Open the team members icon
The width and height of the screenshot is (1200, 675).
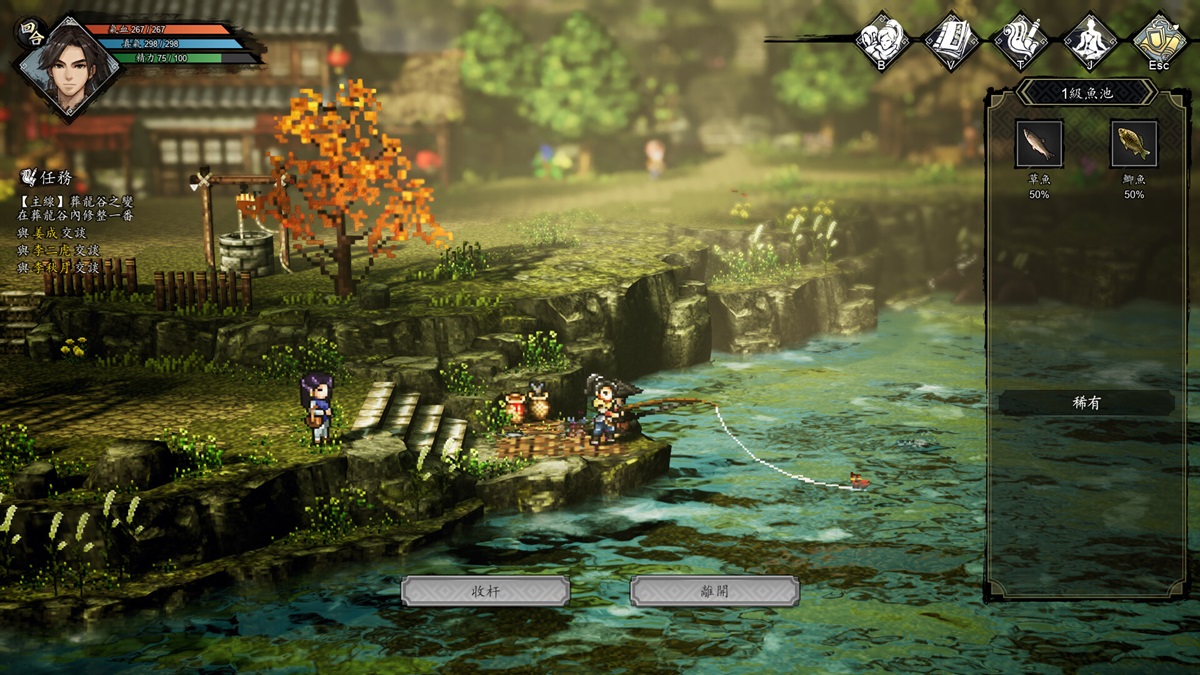pos(882,40)
